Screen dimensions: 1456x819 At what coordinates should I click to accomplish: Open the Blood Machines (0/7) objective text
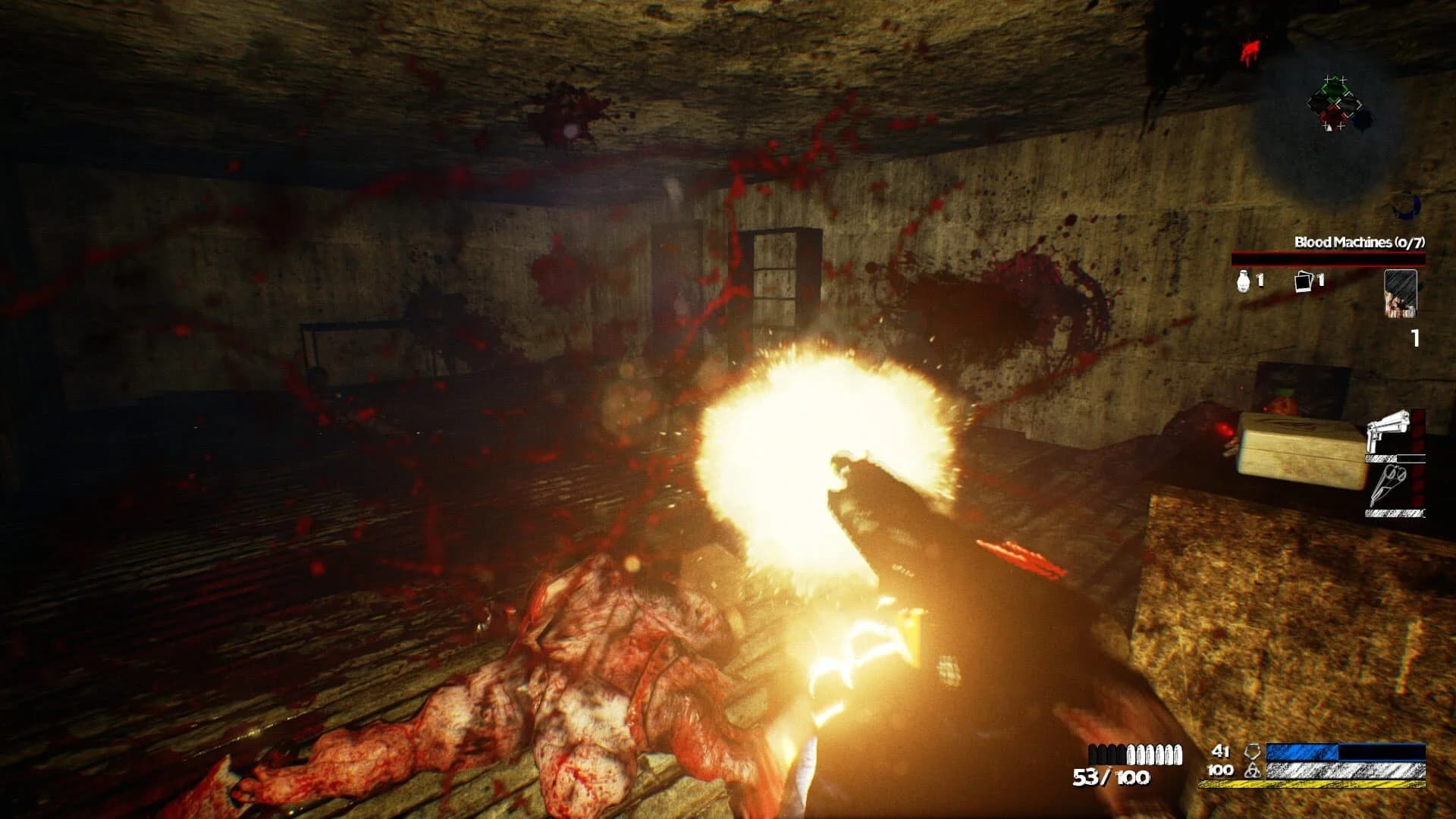[x=1360, y=243]
